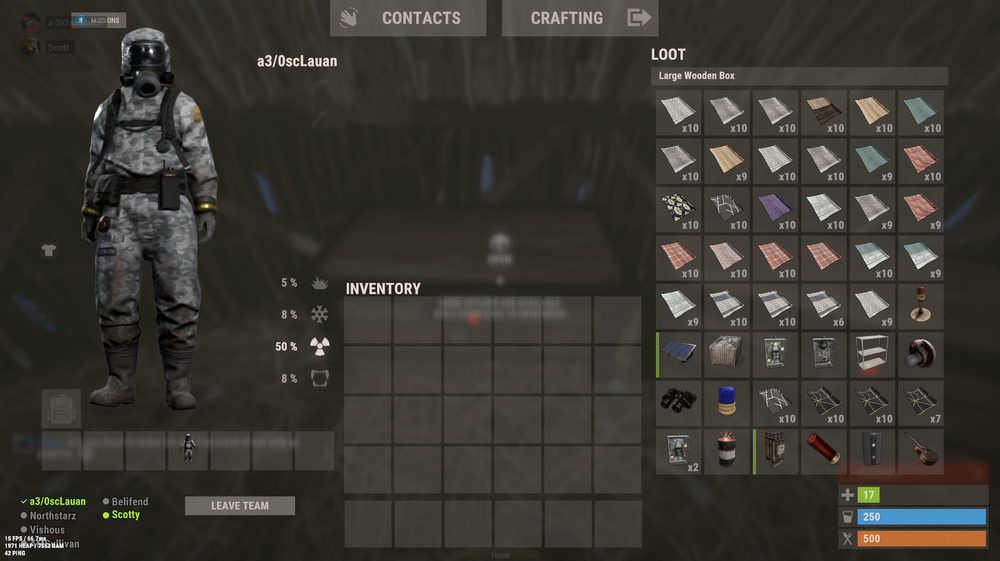The image size is (1000, 561).
Task: Click the backpack slot icon
Action: 61,409
